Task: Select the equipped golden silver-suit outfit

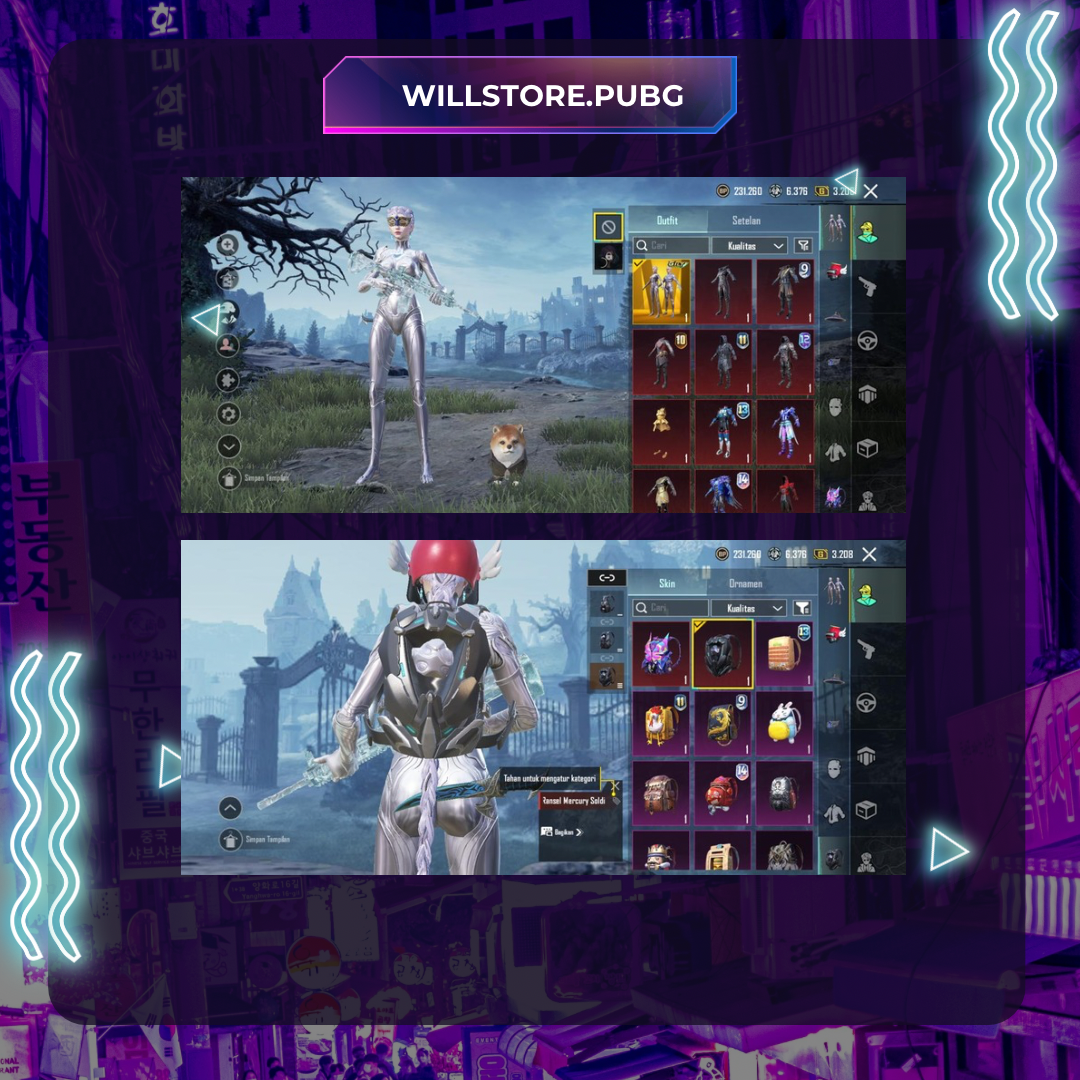Action: coord(661,291)
